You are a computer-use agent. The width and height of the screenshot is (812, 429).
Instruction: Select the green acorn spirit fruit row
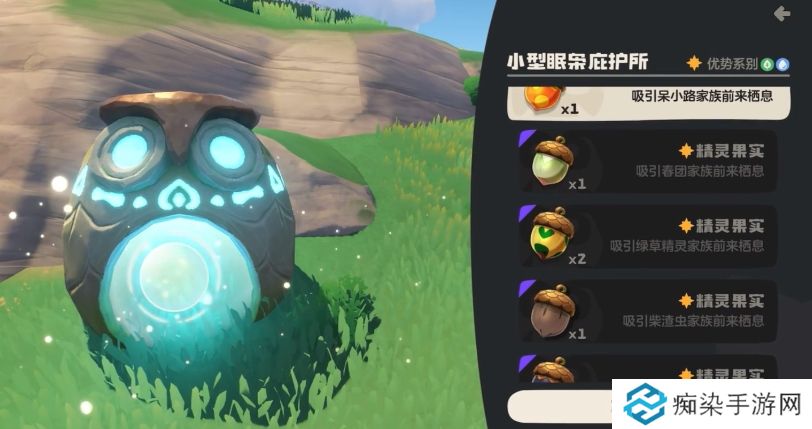pos(647,161)
